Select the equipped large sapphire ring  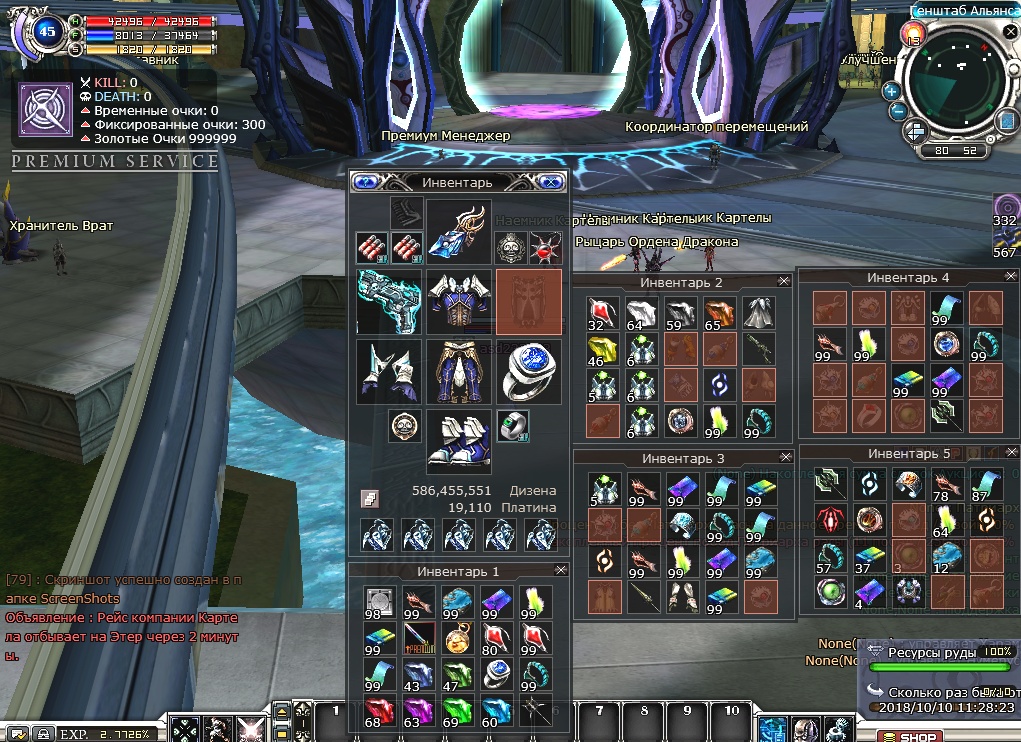pyautogui.click(x=527, y=372)
